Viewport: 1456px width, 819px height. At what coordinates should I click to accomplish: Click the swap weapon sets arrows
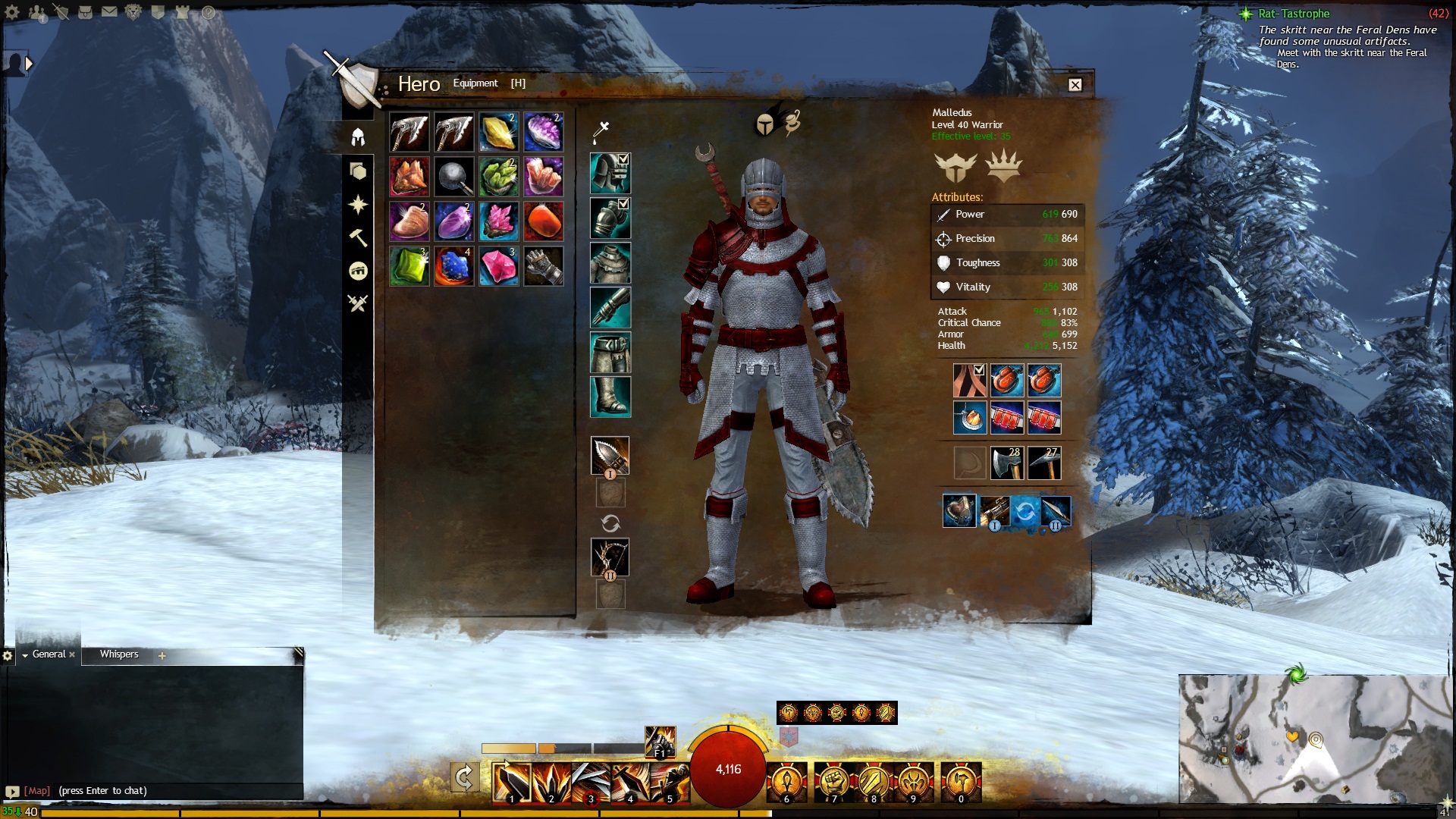click(x=610, y=523)
